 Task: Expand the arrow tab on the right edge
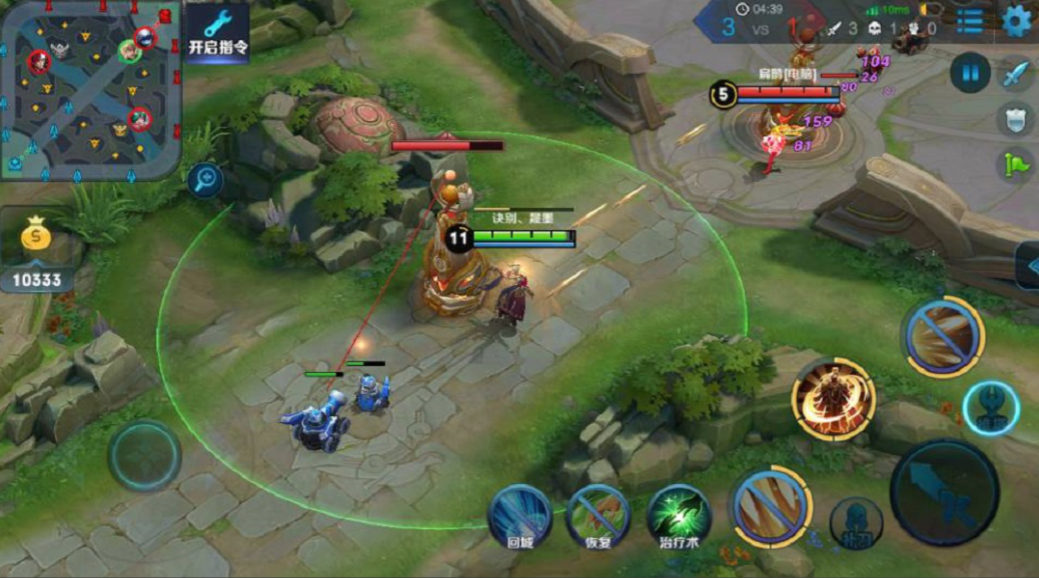point(1028,266)
